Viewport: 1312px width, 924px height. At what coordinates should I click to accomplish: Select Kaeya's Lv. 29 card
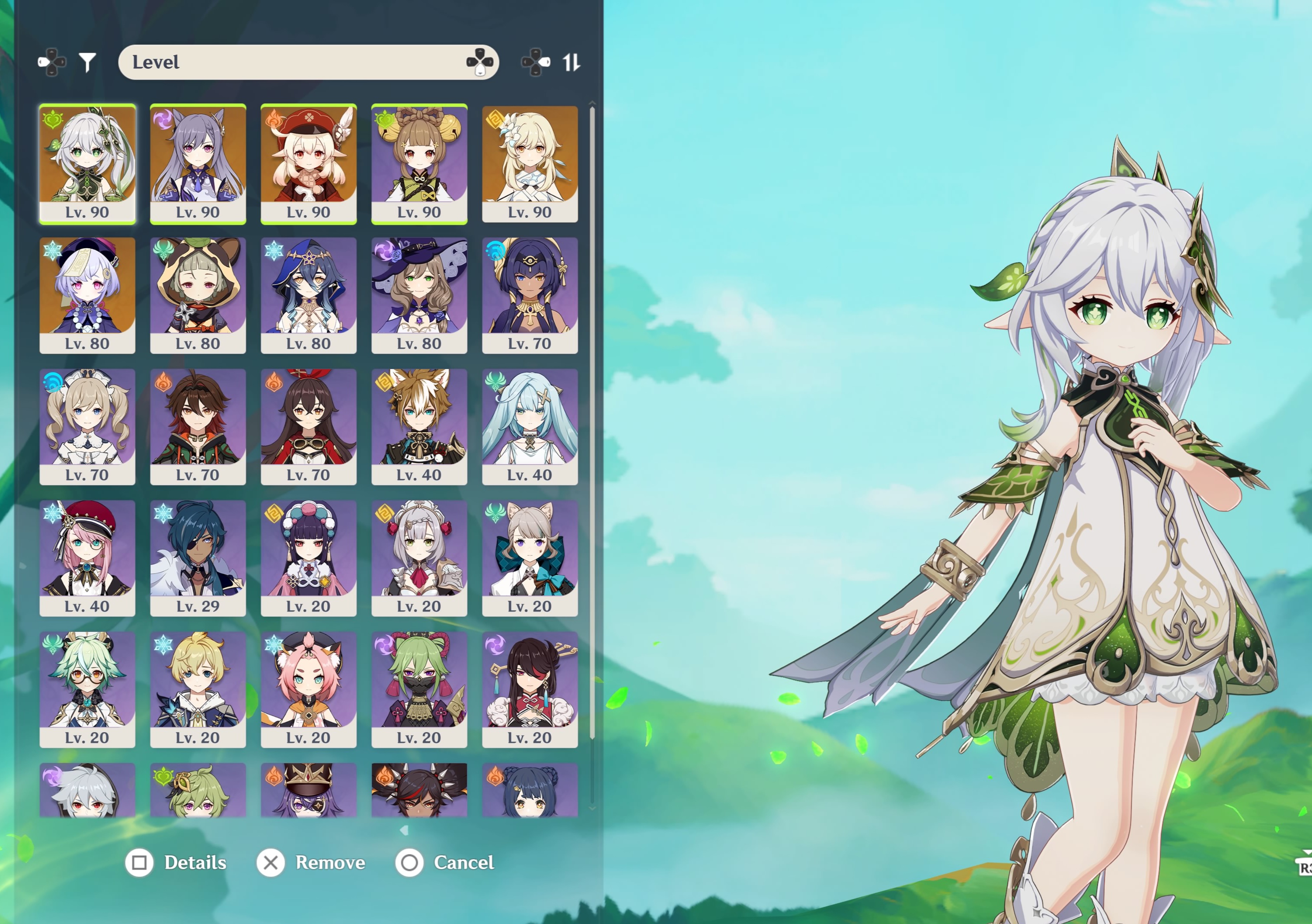pos(198,557)
